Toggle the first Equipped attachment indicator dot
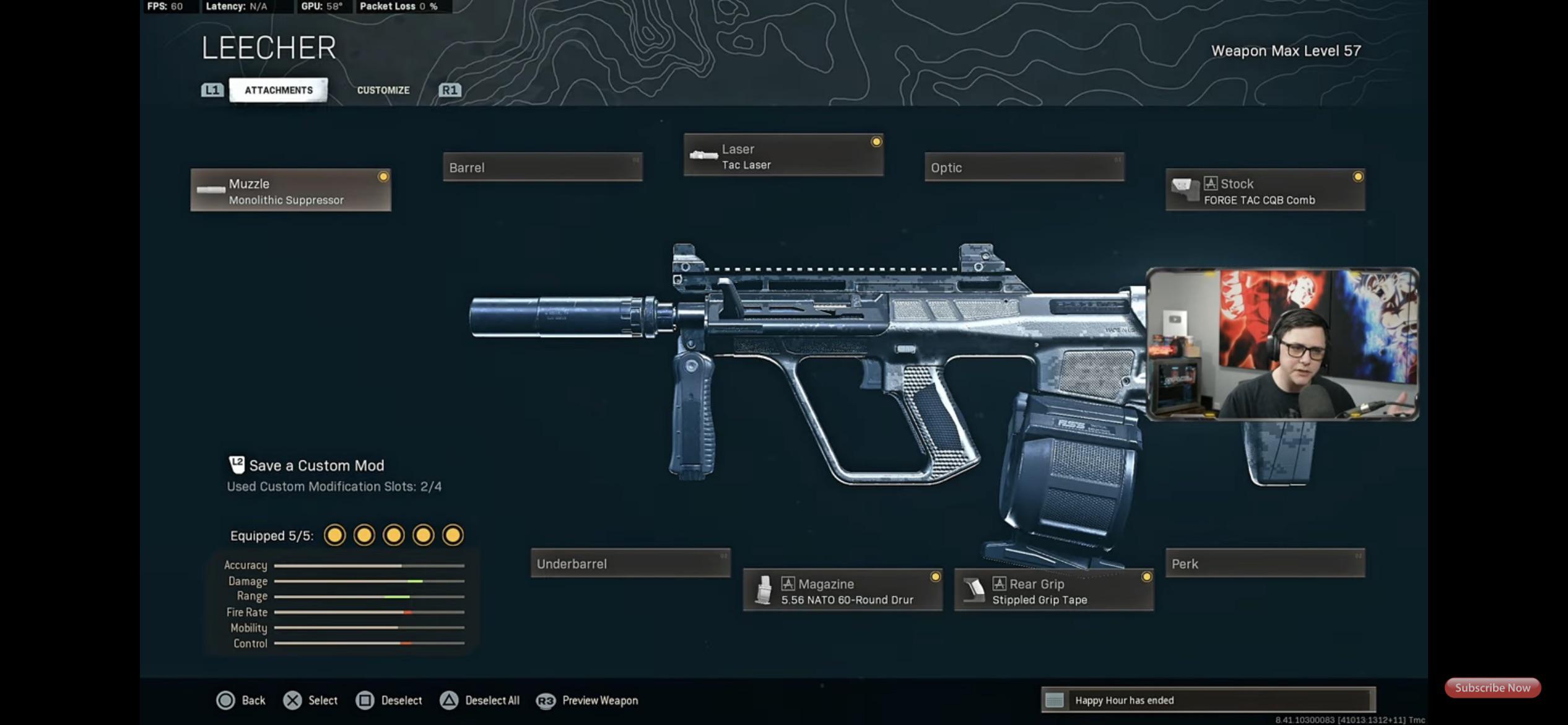 point(335,534)
